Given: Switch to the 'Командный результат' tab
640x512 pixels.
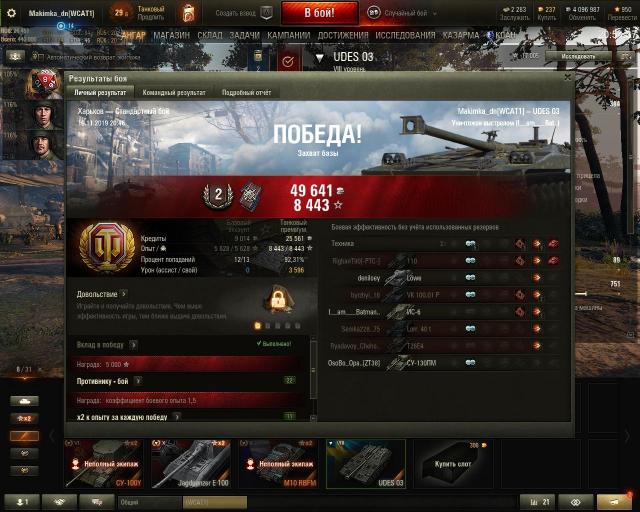Looking at the screenshot, I should 174,92.
